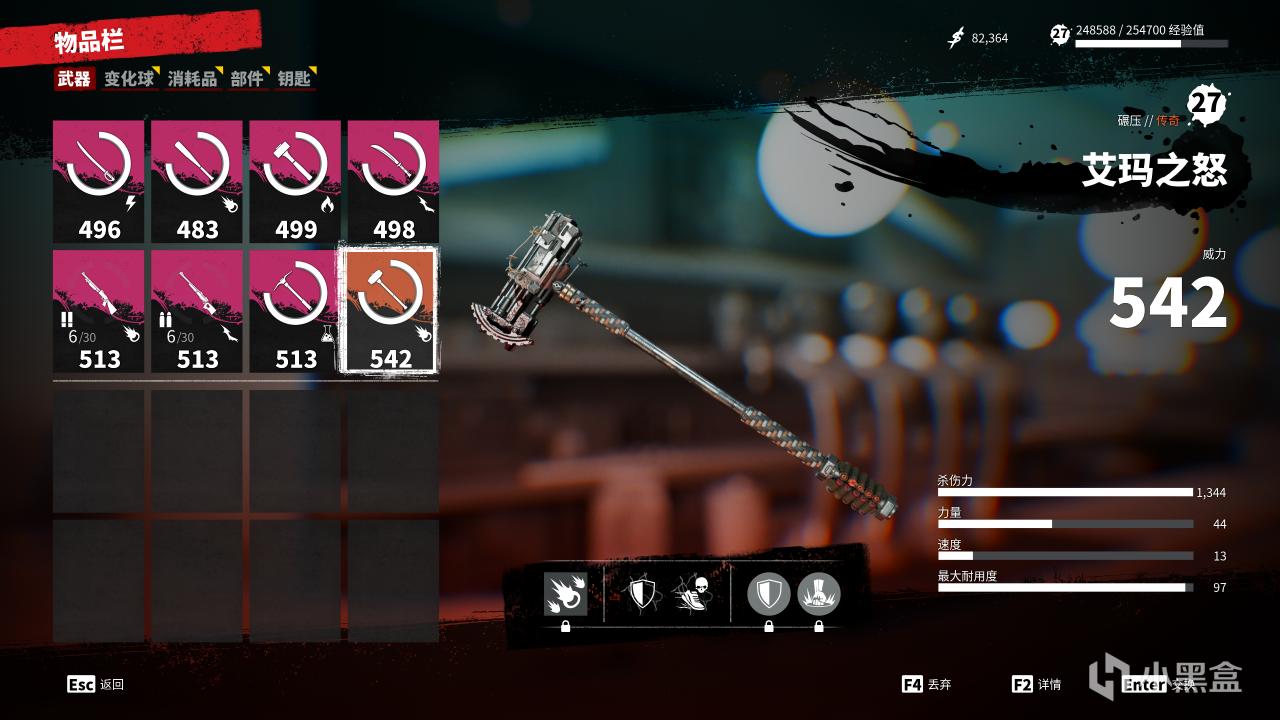The width and height of the screenshot is (1280, 720).
Task: Open the 变化球 tab
Action: (x=129, y=79)
